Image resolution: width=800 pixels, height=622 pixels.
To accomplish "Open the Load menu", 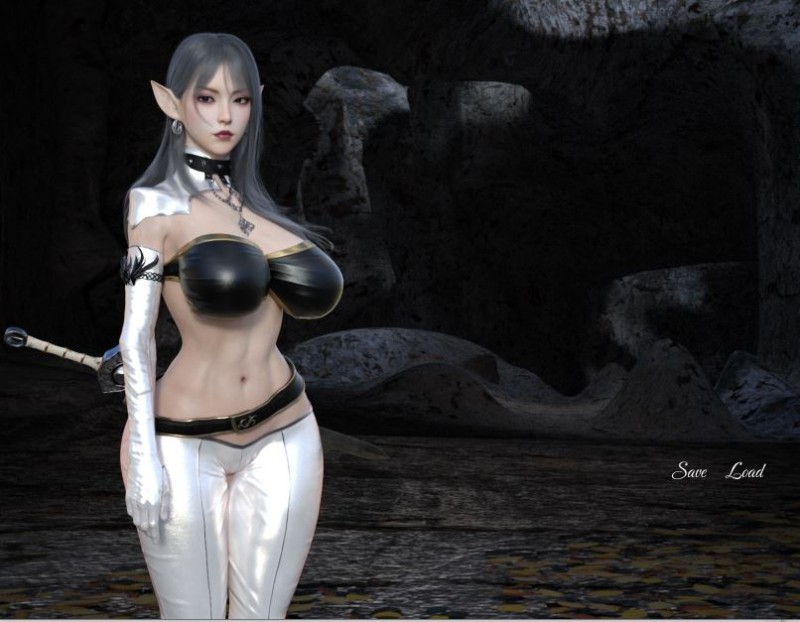I will (745, 471).
